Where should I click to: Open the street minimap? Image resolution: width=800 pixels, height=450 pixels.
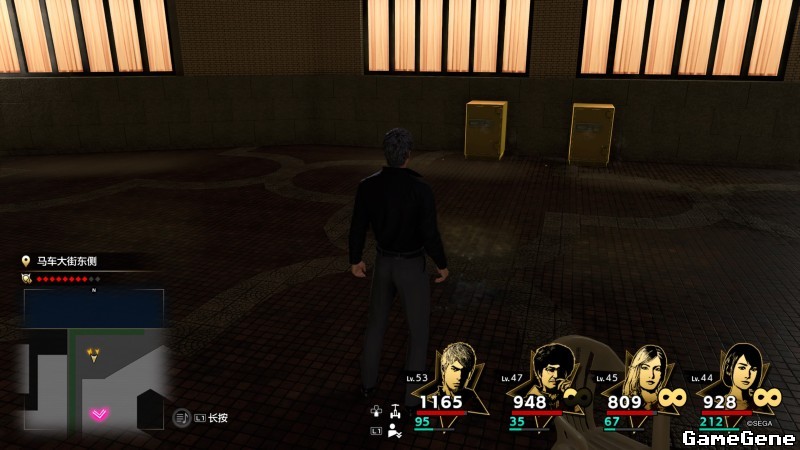coord(93,360)
